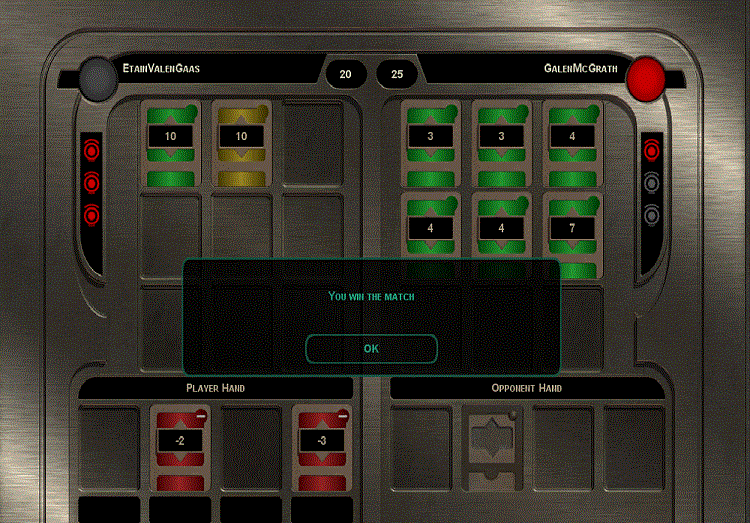Select the red -2 hand card
This screenshot has width=750, height=523.
point(180,447)
